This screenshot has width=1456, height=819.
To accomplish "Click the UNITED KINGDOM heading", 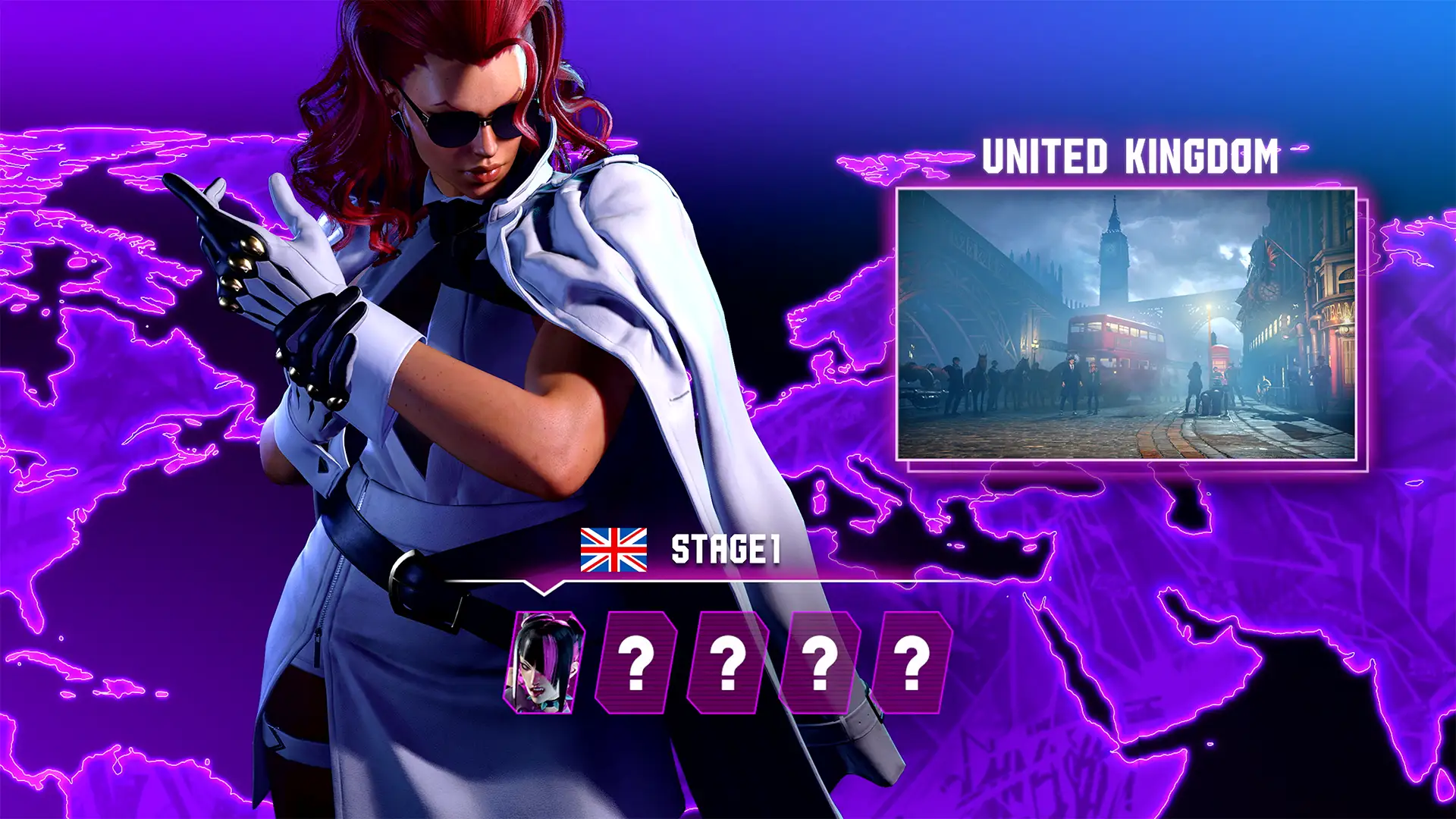I will [x=1131, y=157].
